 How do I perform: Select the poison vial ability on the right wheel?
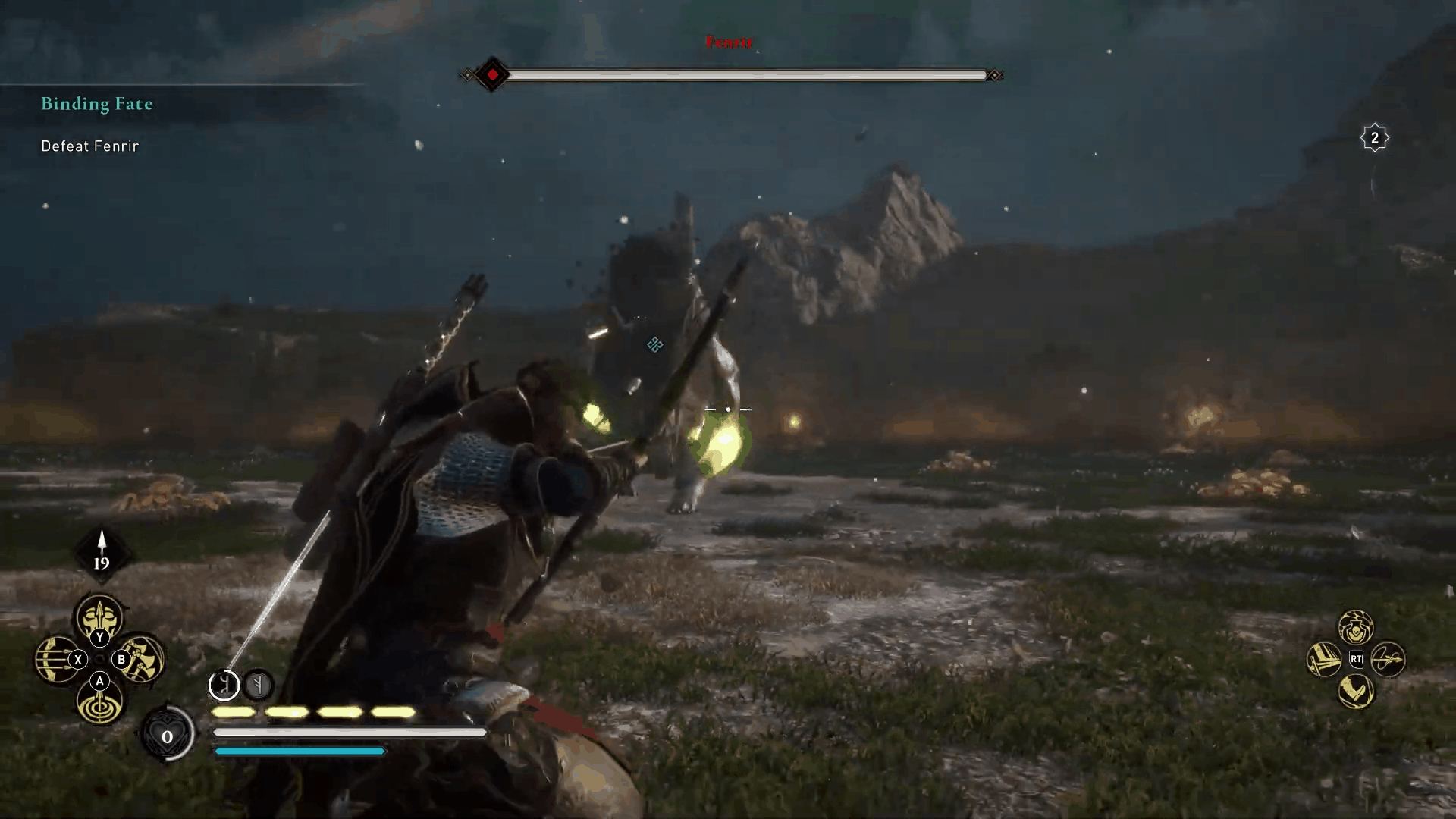(1355, 627)
